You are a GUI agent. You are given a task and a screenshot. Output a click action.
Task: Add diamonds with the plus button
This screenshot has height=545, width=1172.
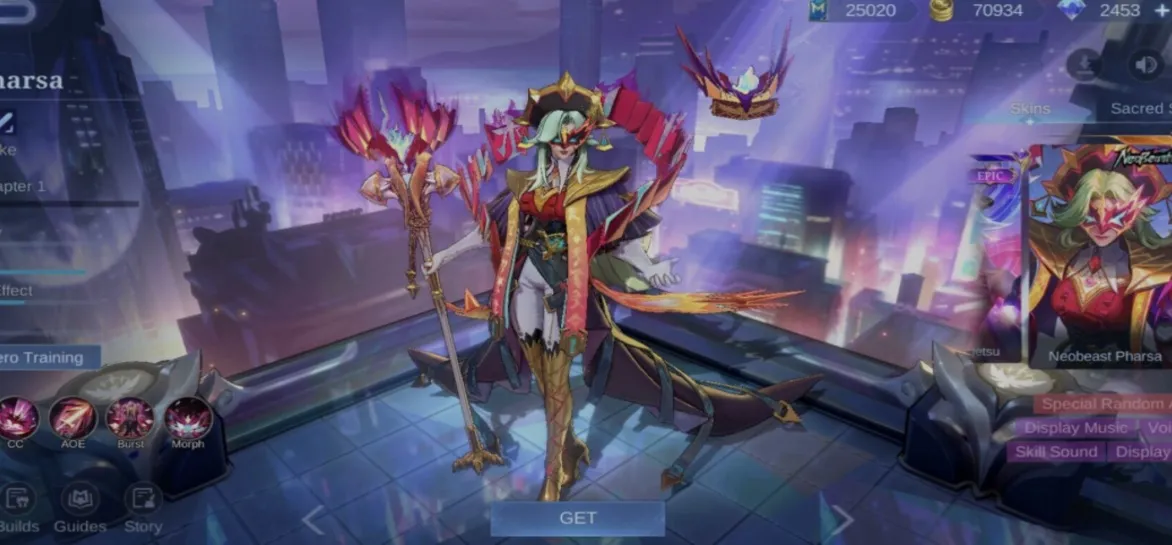point(1161,10)
